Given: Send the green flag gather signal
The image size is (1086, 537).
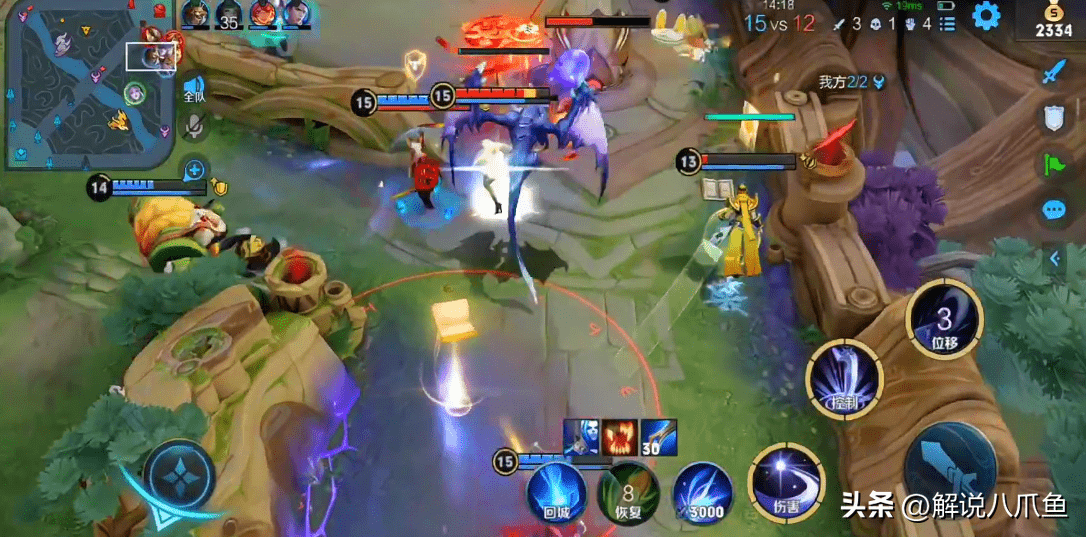Looking at the screenshot, I should tap(1054, 164).
